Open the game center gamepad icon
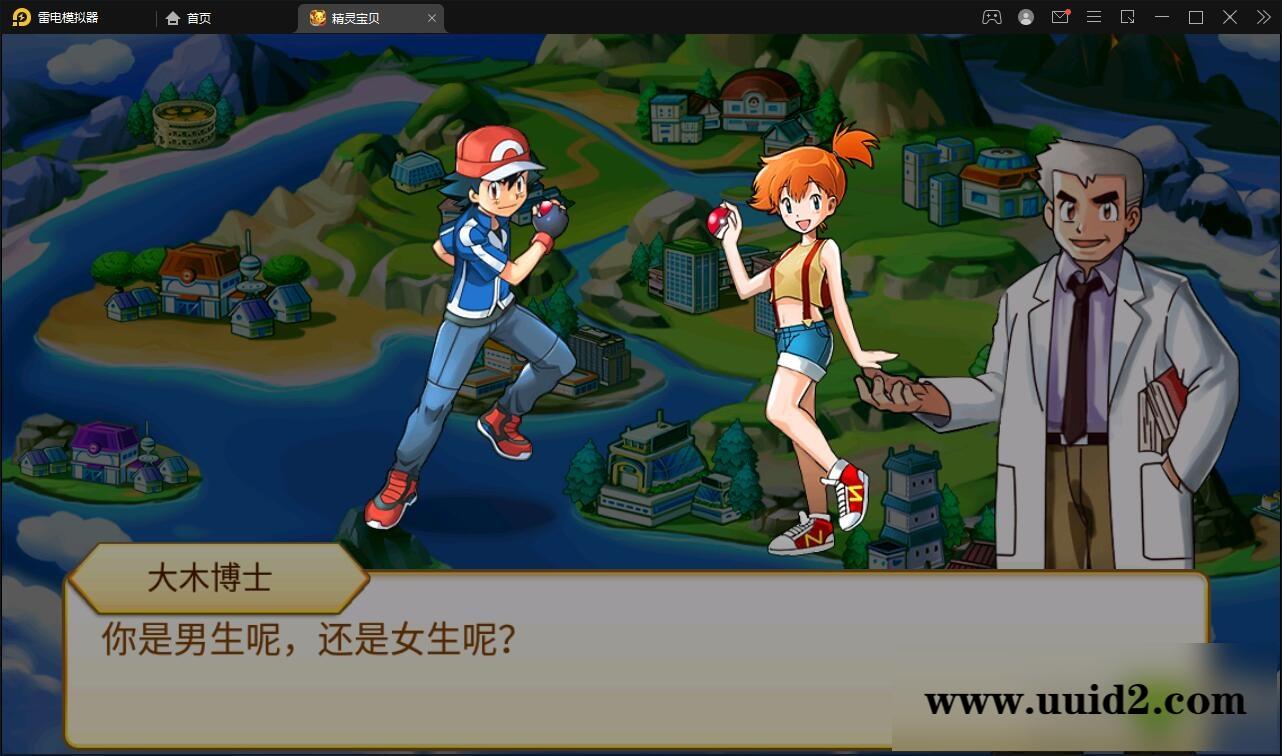Screen dimensions: 1282x756 [991, 17]
